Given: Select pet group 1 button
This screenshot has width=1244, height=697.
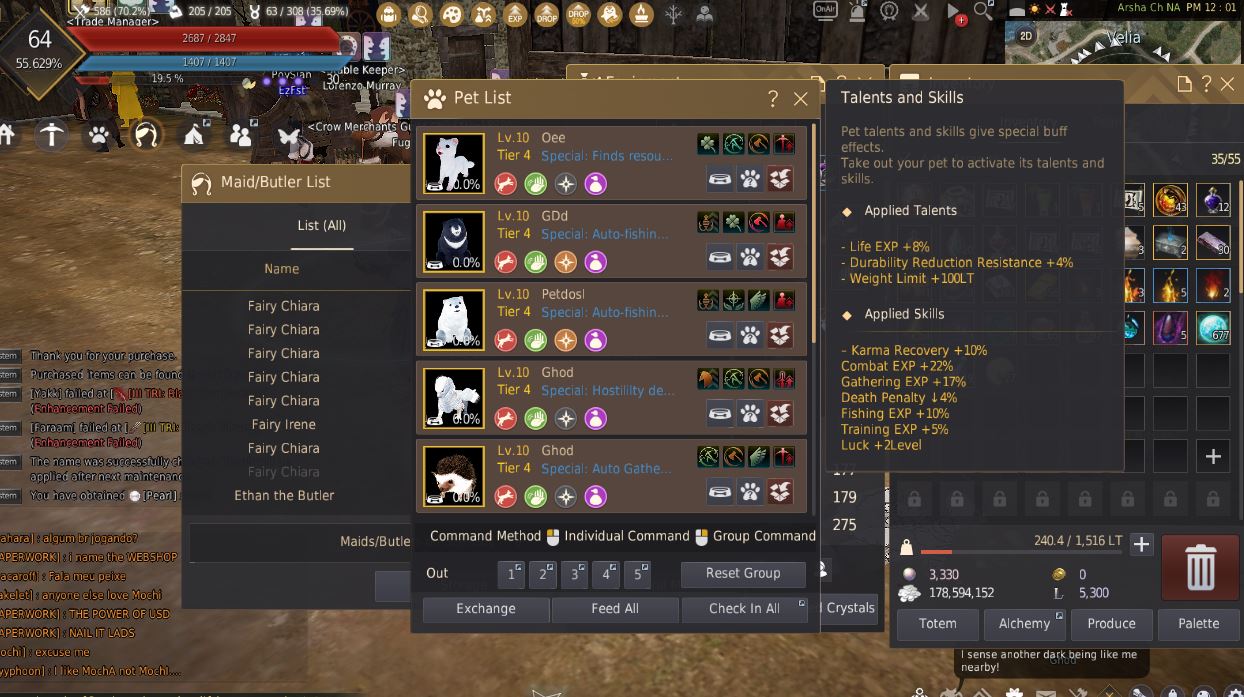Looking at the screenshot, I should (x=512, y=574).
